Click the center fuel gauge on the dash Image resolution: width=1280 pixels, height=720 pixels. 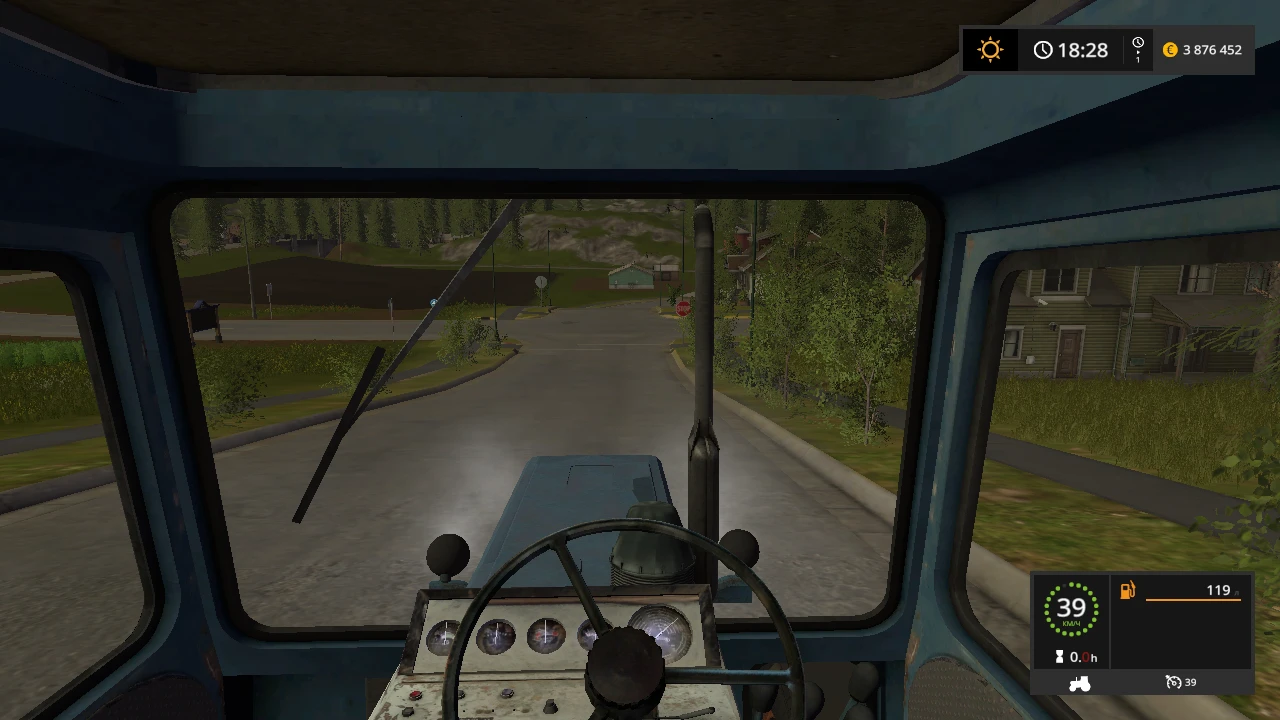pyautogui.click(x=547, y=637)
